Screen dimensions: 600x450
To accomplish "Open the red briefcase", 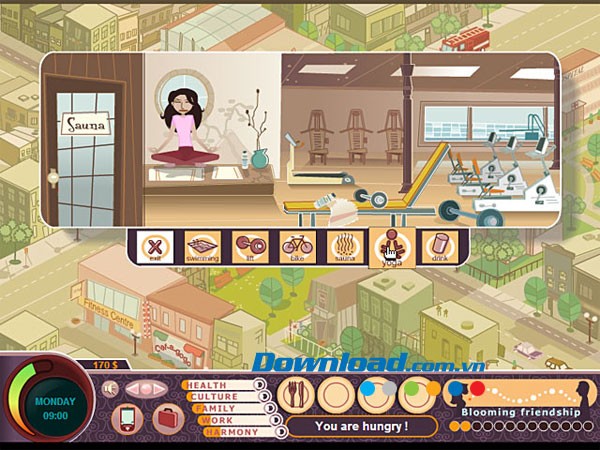I will pos(166,418).
